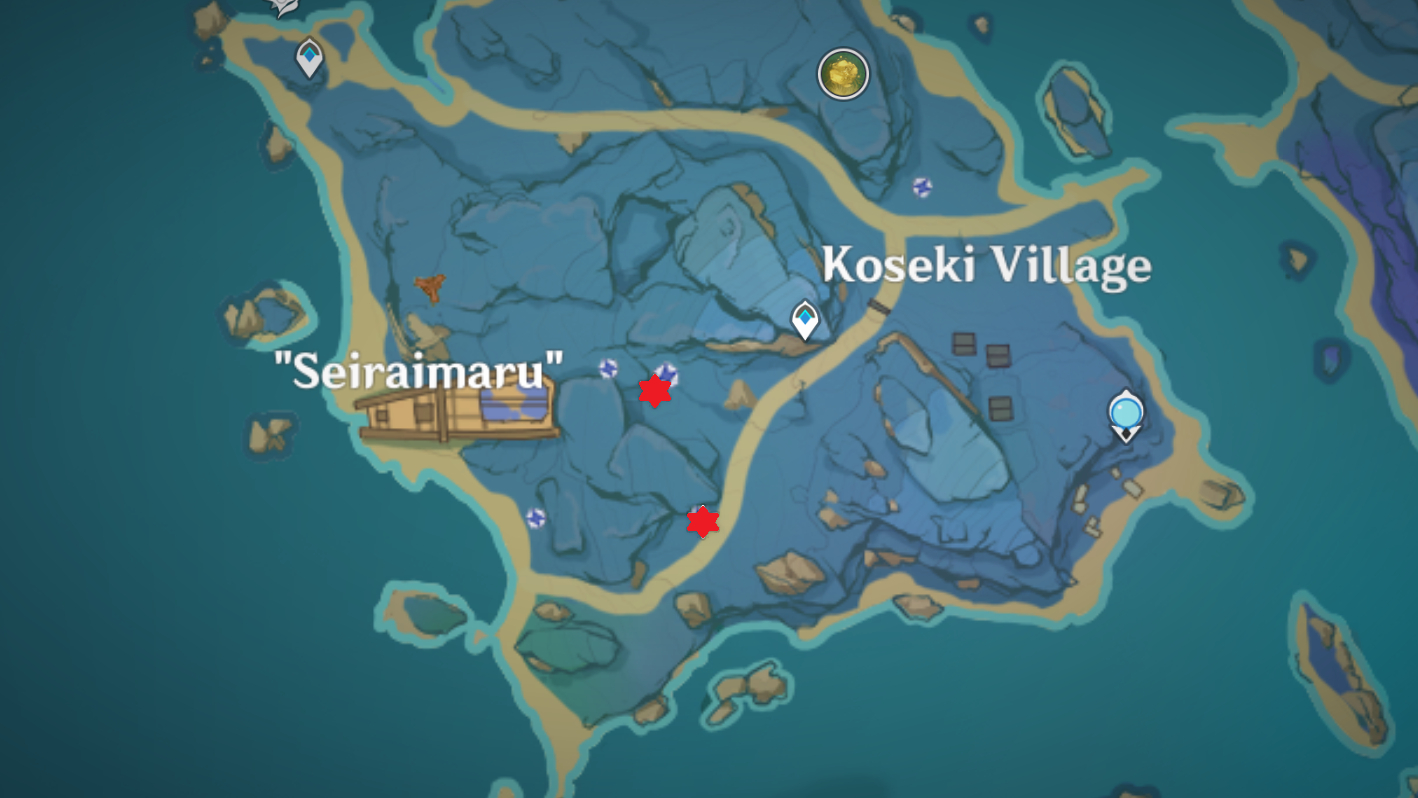Image resolution: width=1418 pixels, height=798 pixels.
Task: Click the red star pin on the road
Action: pyautogui.click(x=703, y=521)
